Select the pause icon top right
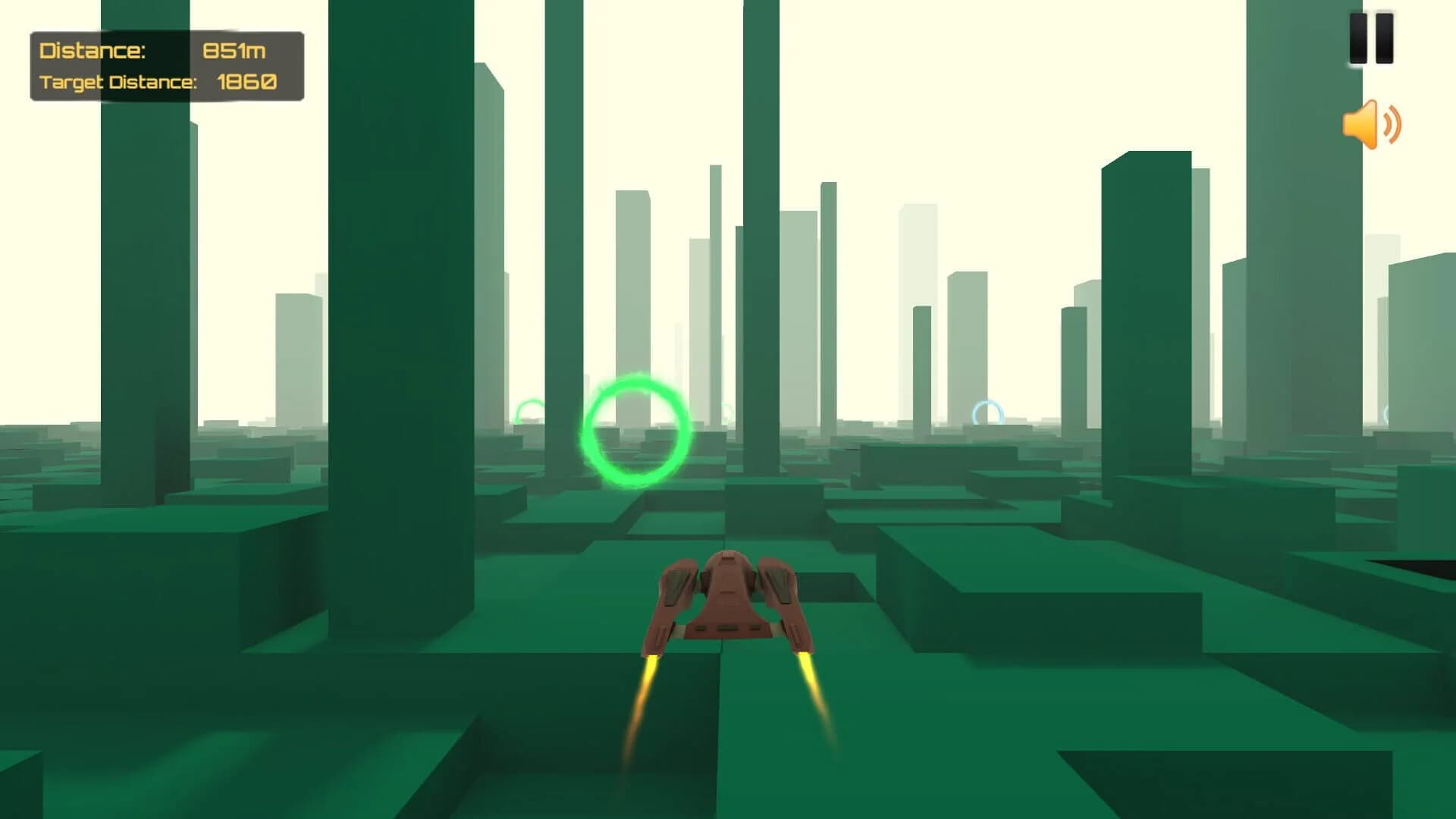Screen dimensions: 1456x819 (x=1372, y=39)
